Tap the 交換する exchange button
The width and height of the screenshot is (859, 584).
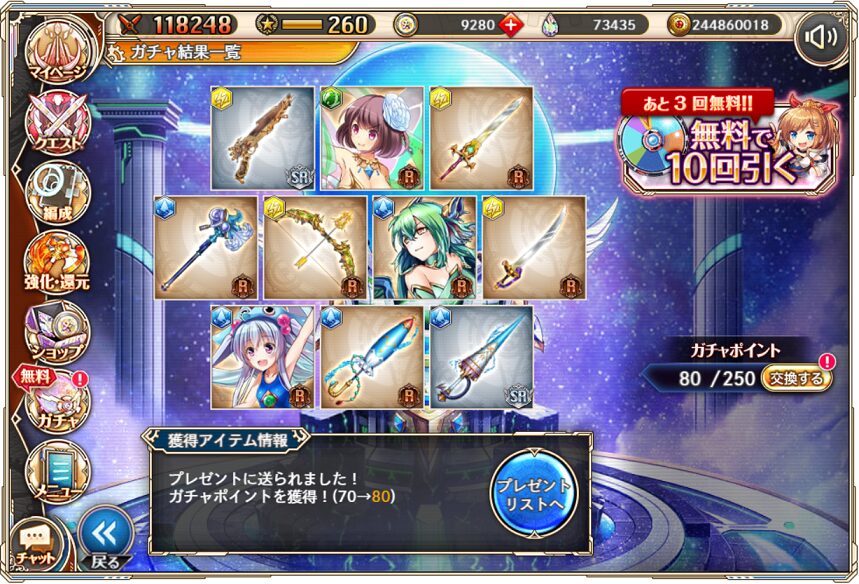click(796, 379)
